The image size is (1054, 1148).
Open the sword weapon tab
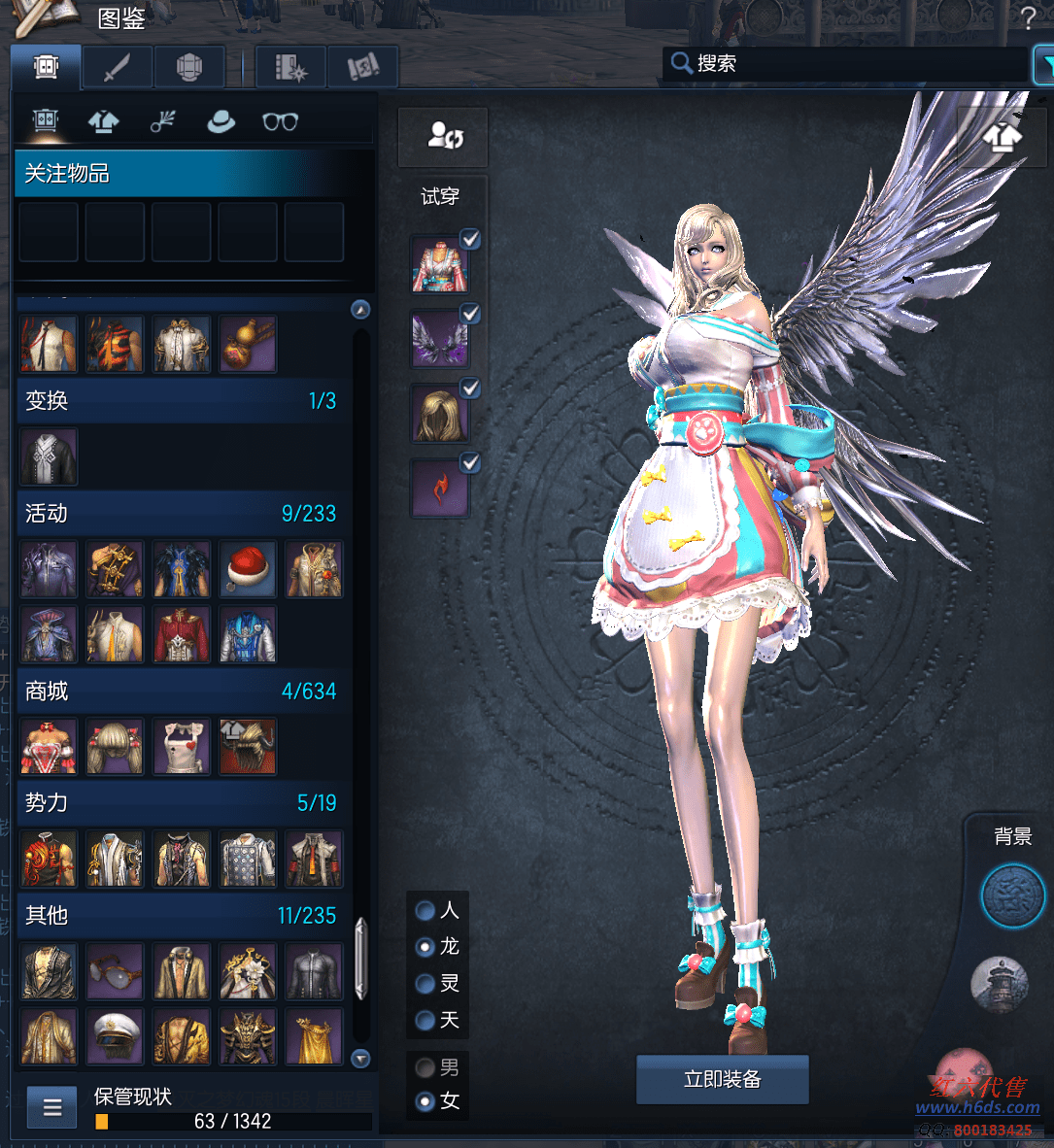(x=117, y=68)
